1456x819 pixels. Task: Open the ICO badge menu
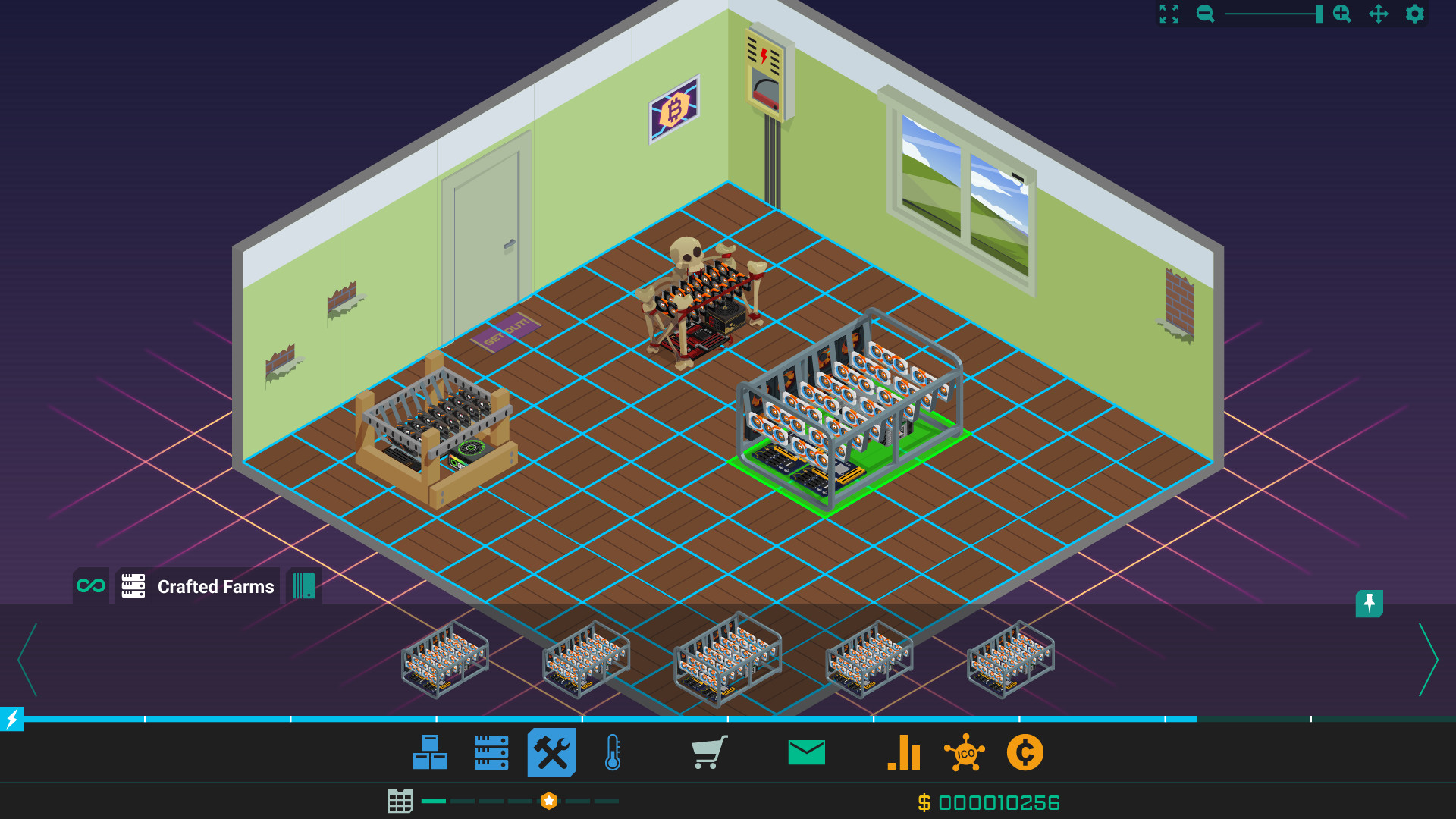965,752
